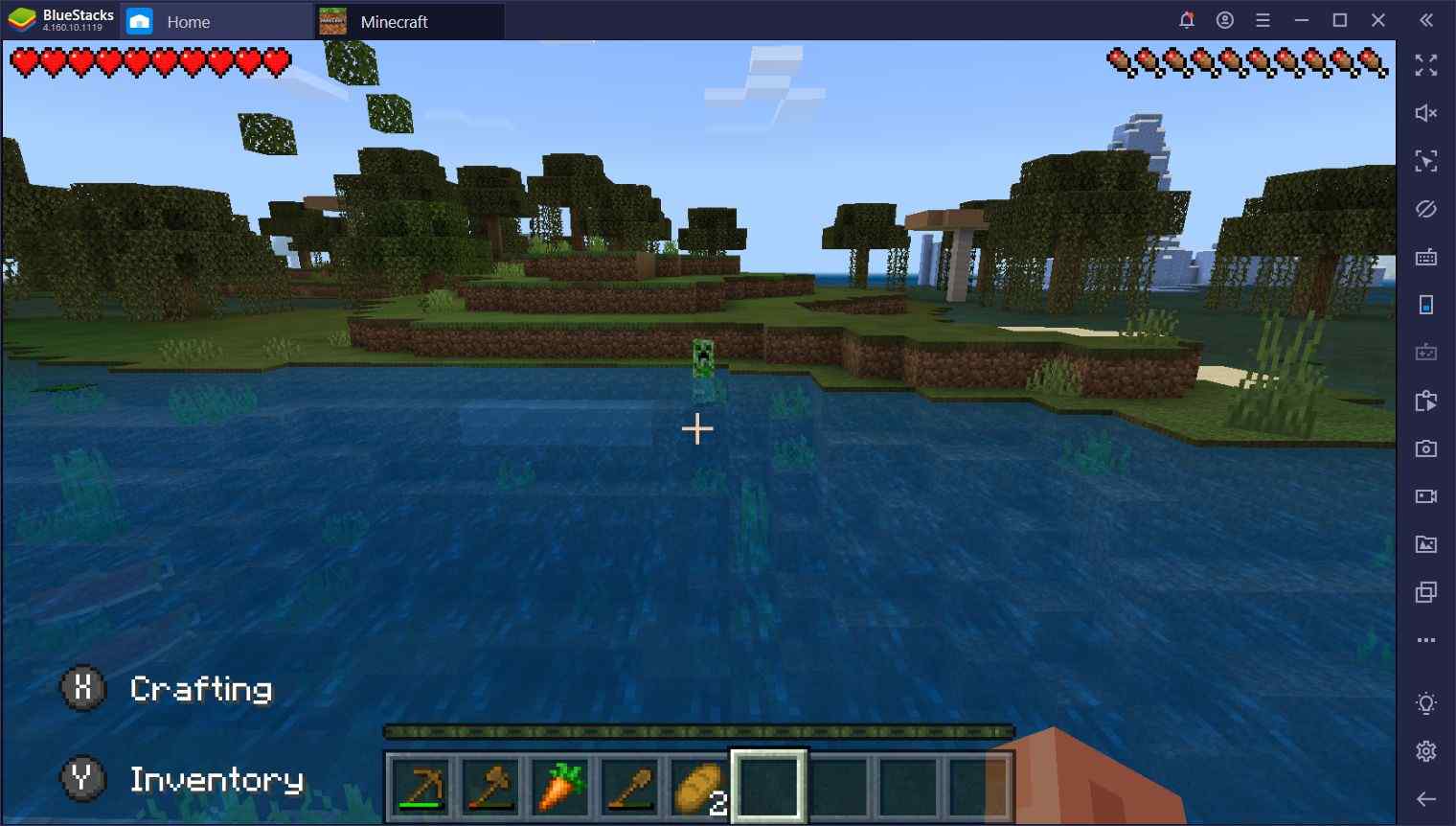Toggle portrait screen rotation mode
This screenshot has height=826, width=1456.
[x=1426, y=305]
